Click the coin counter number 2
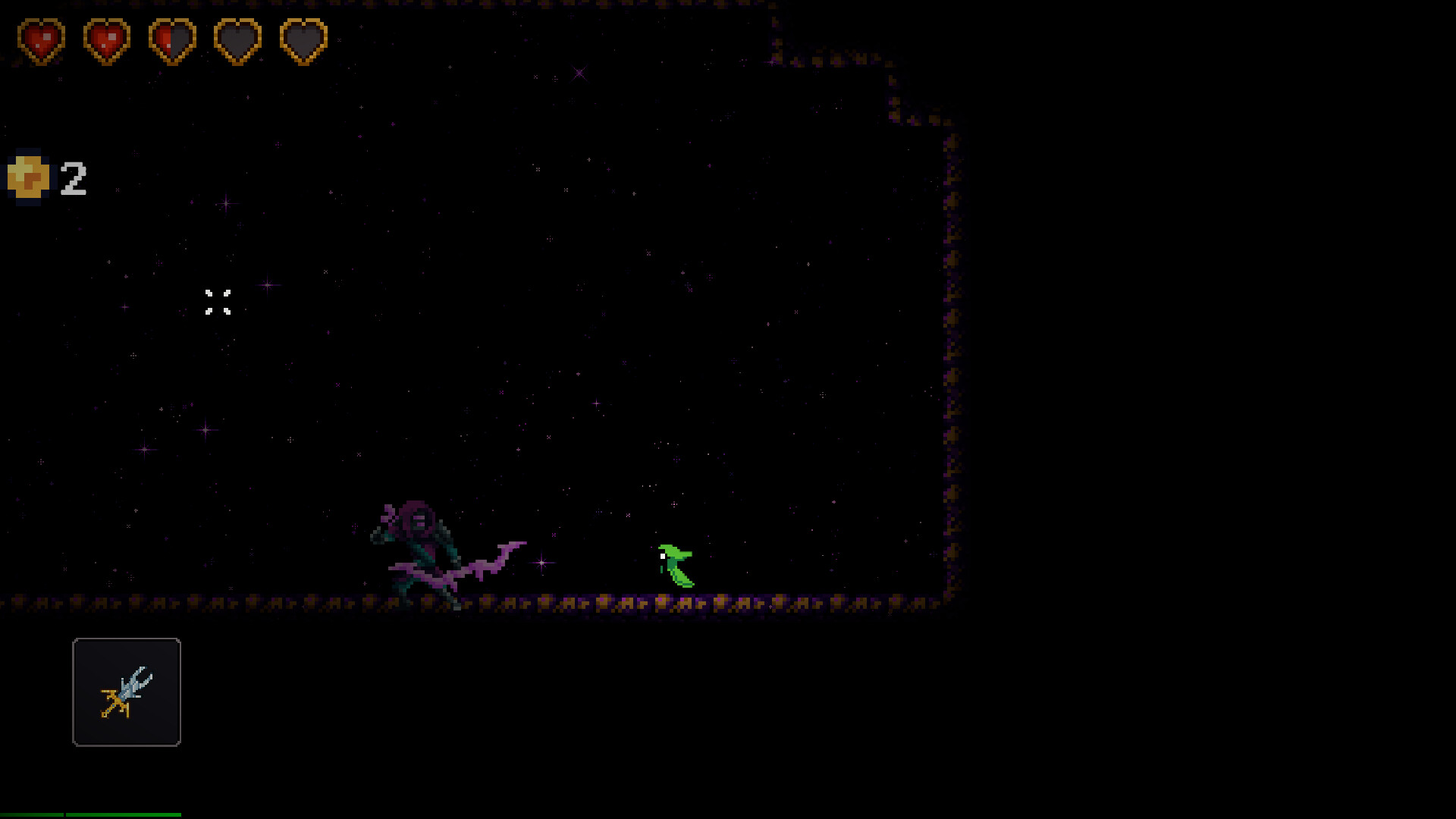The height and width of the screenshot is (819, 1456). [74, 177]
